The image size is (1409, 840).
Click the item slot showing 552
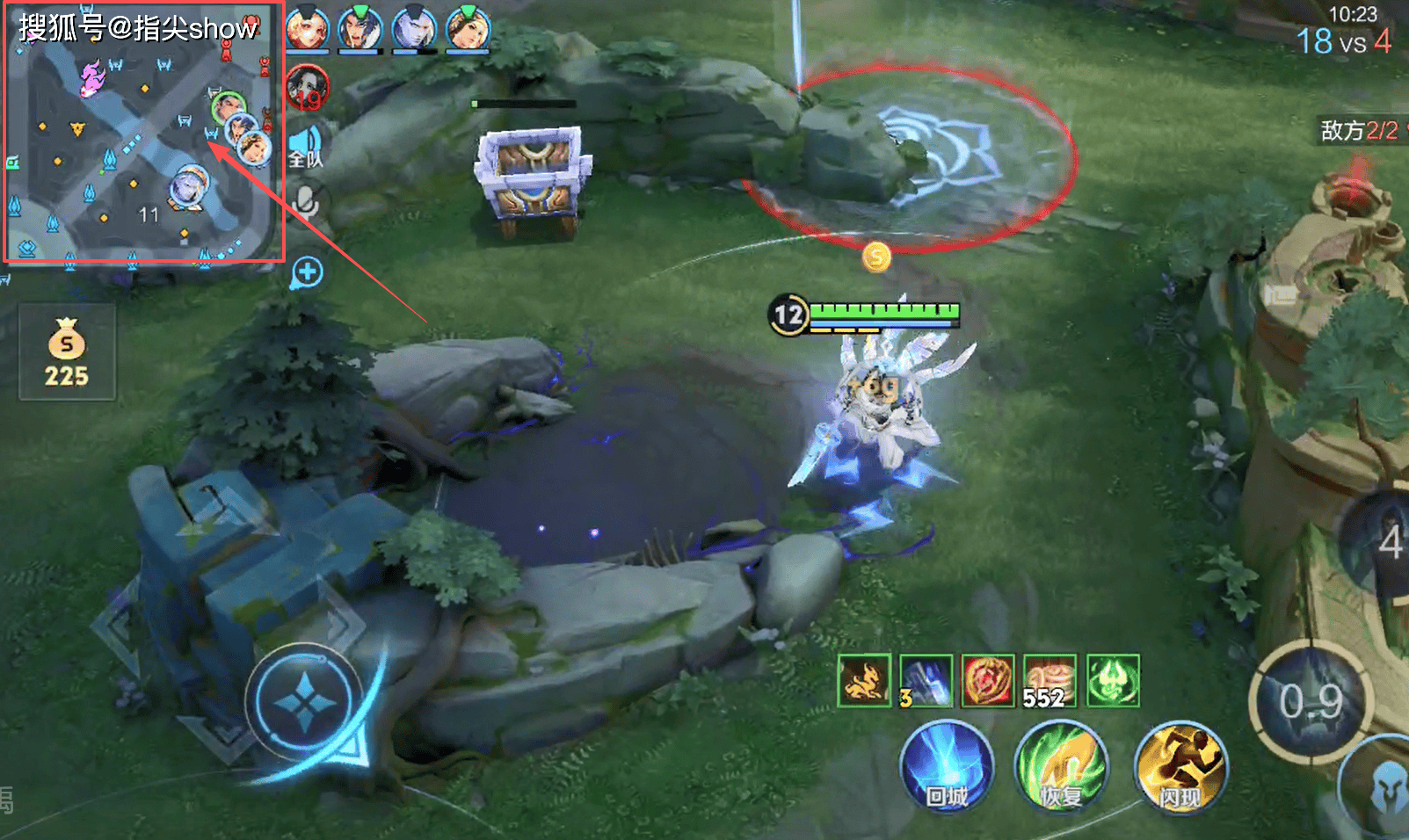(1050, 680)
